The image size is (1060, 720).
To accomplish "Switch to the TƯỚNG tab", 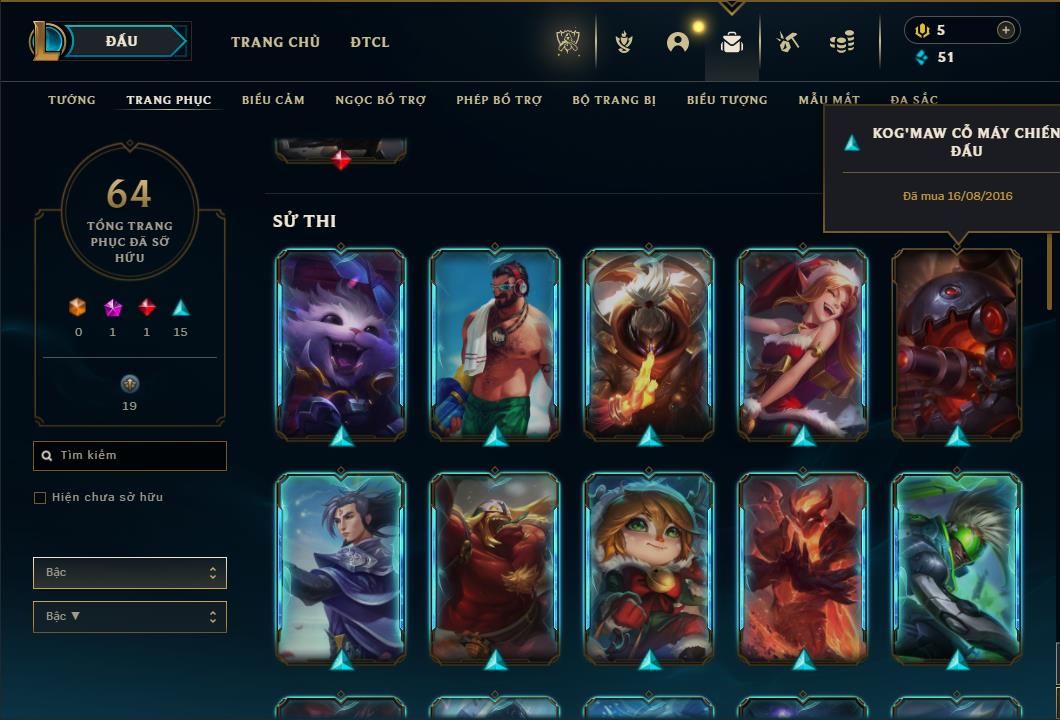I will tap(72, 100).
